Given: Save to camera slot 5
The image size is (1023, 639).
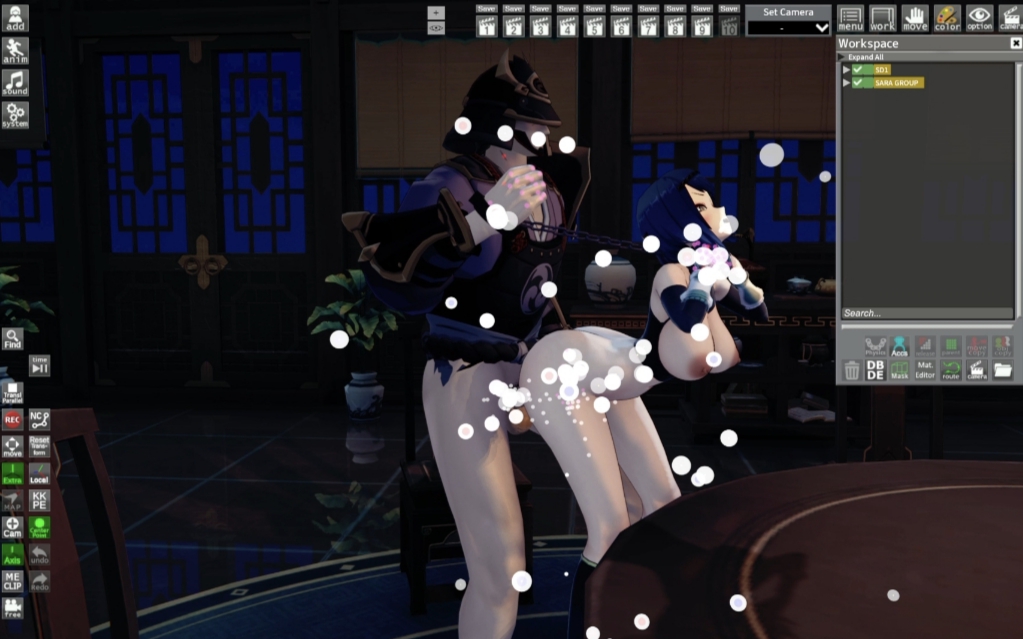Looking at the screenshot, I should coord(594,8).
